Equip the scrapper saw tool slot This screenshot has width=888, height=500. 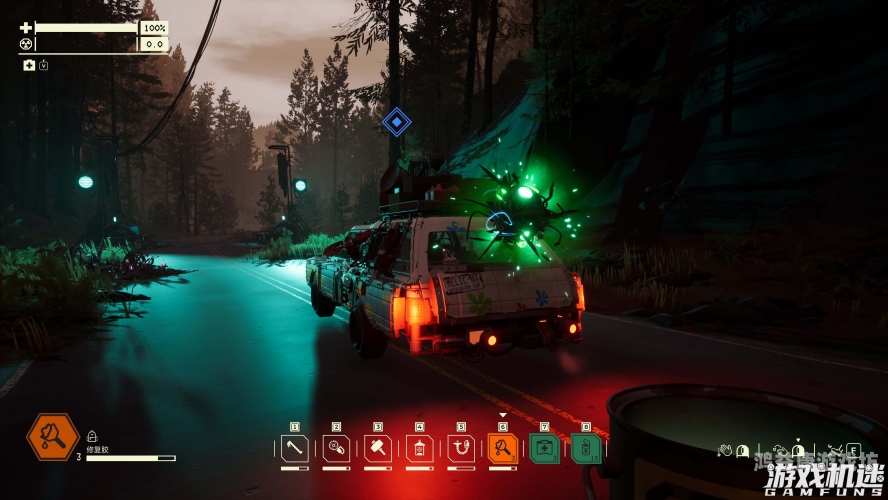tap(336, 448)
